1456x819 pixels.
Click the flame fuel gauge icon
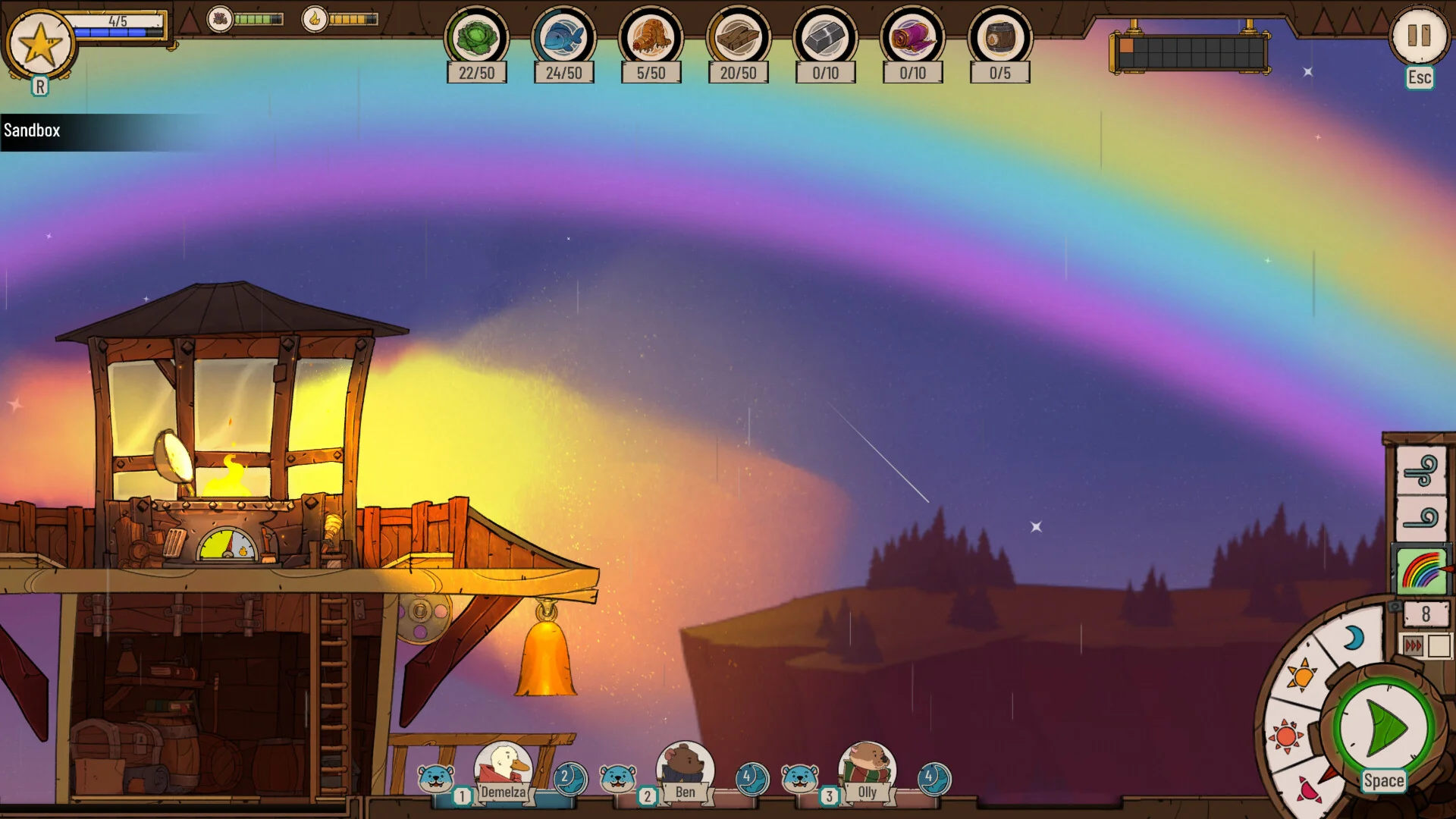[315, 19]
